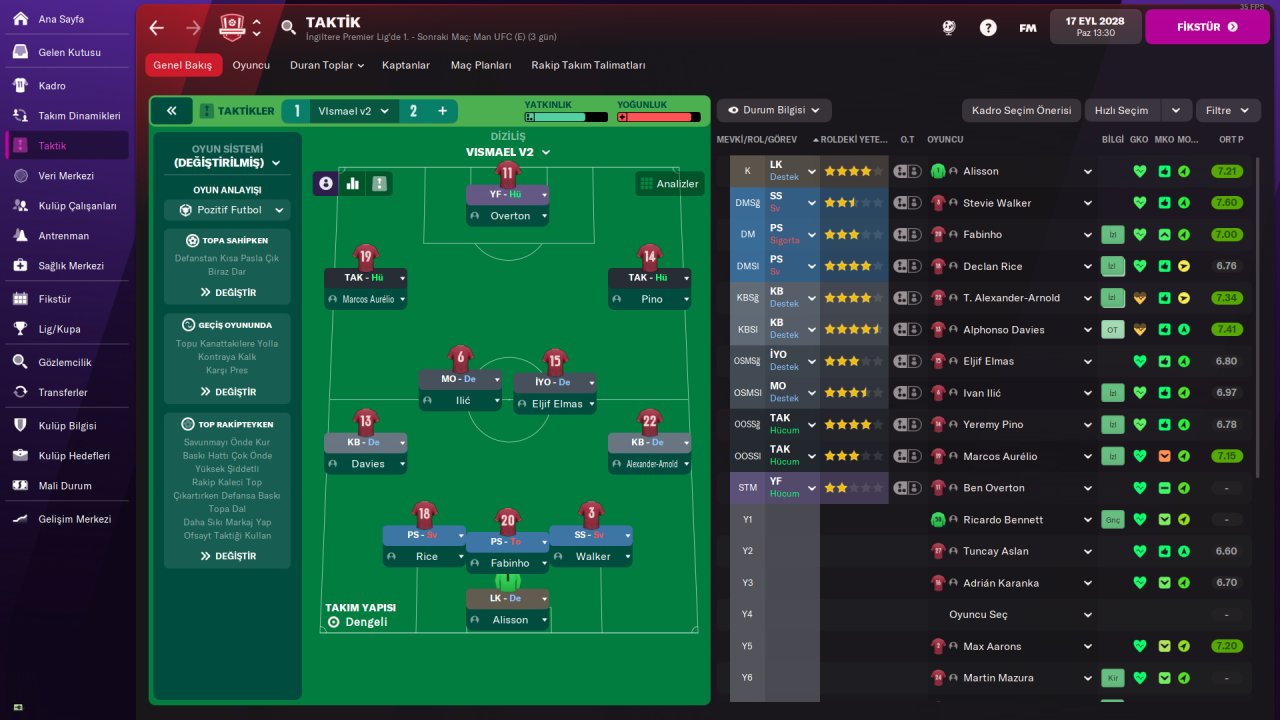Select Alisson in the player list
1280x720 pixels.
point(980,171)
